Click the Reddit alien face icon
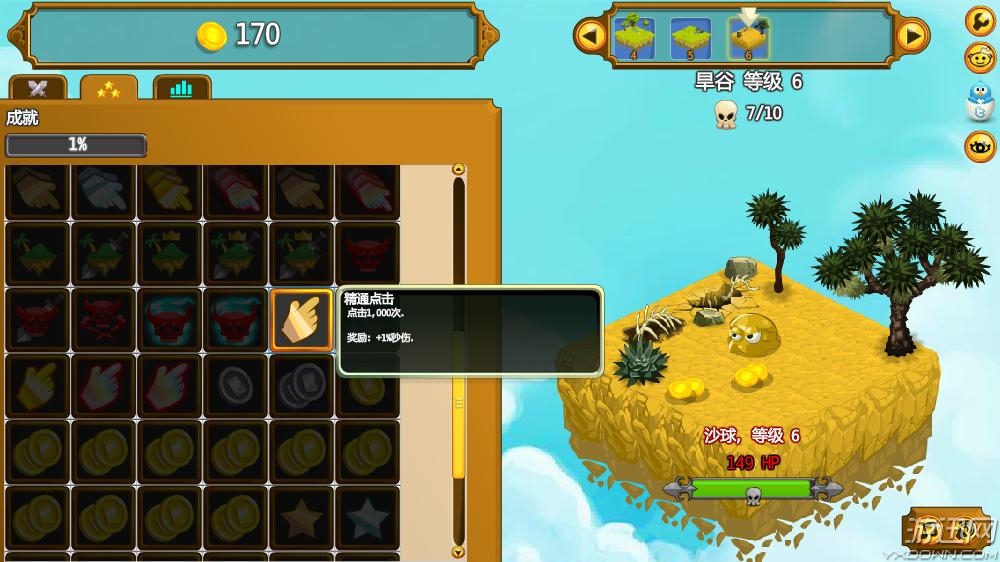1000x562 pixels. pos(980,58)
